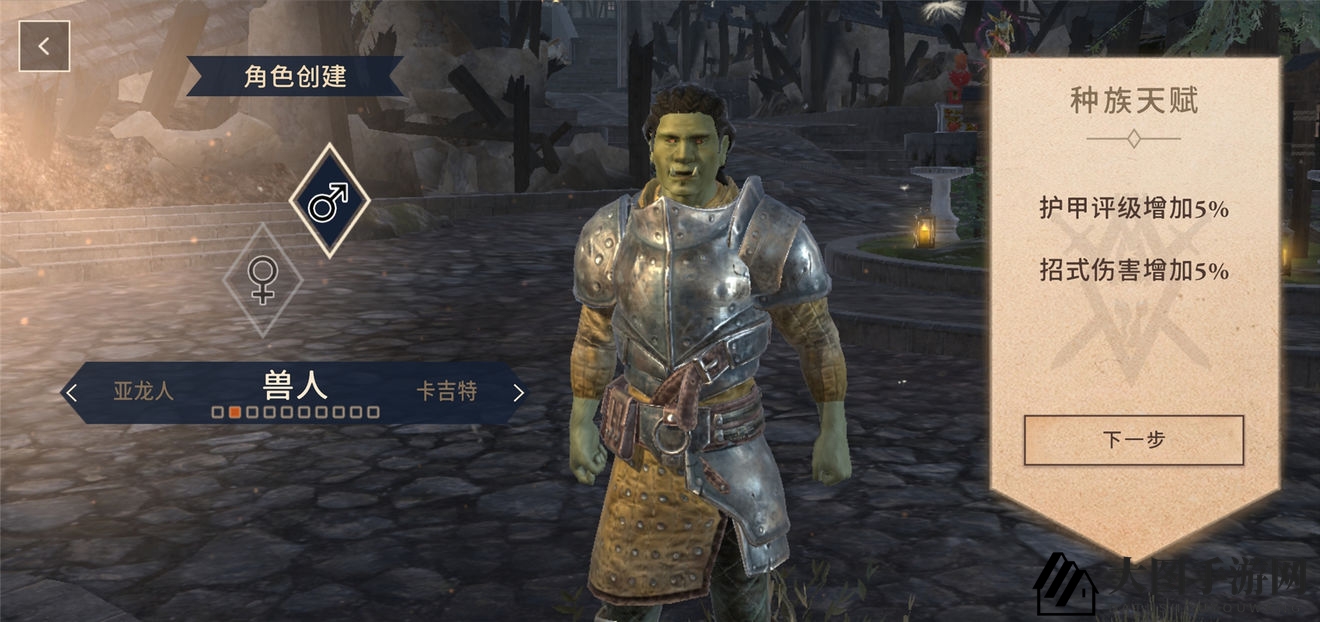The width and height of the screenshot is (1320, 622).
Task: Switch to the 卡吉特 race
Action: click(x=447, y=391)
